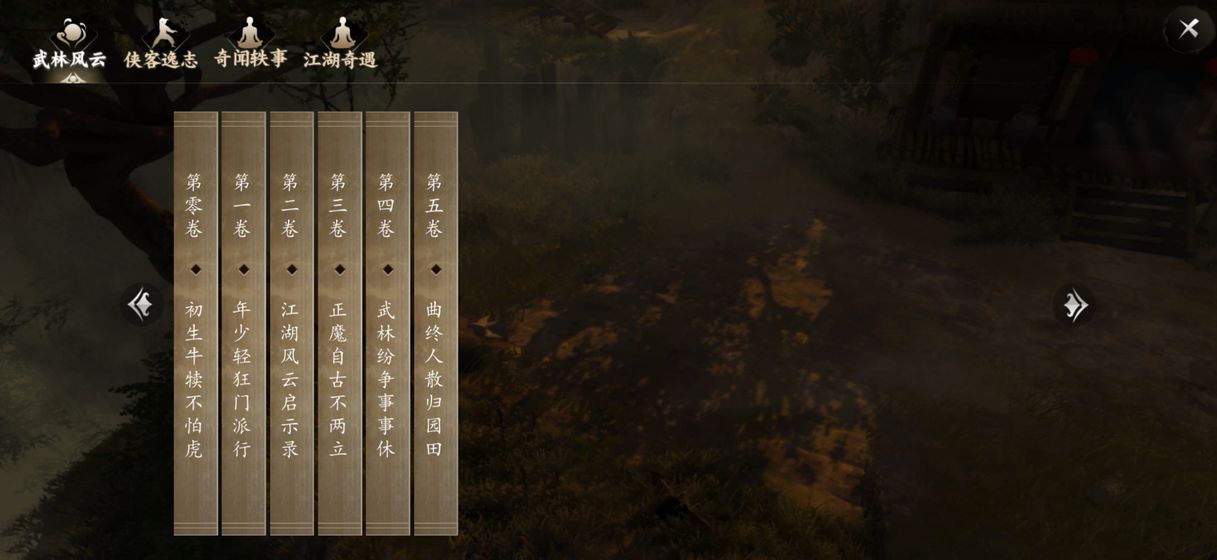Close the chronicle screen with the X
The image size is (1217, 560).
pos(1188,28)
